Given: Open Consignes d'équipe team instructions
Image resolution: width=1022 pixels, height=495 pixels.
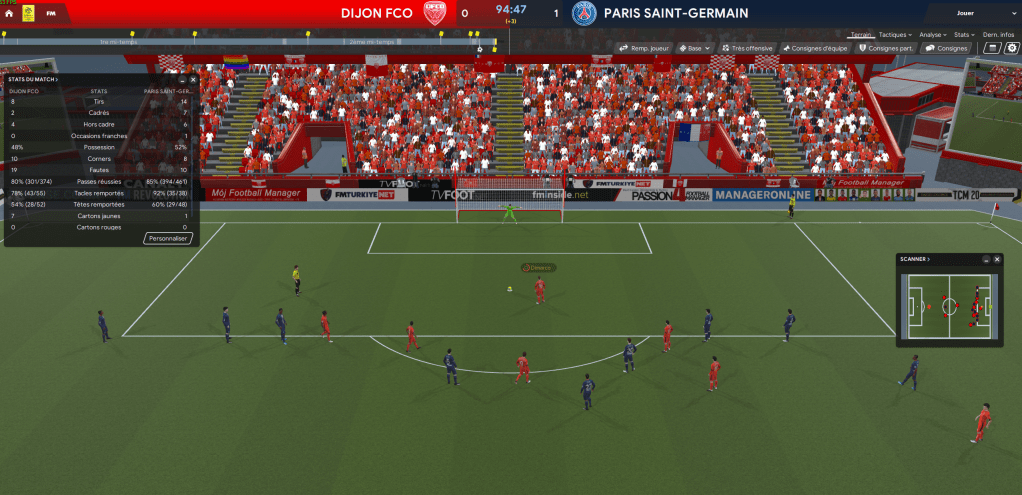Looking at the screenshot, I should pos(814,47).
